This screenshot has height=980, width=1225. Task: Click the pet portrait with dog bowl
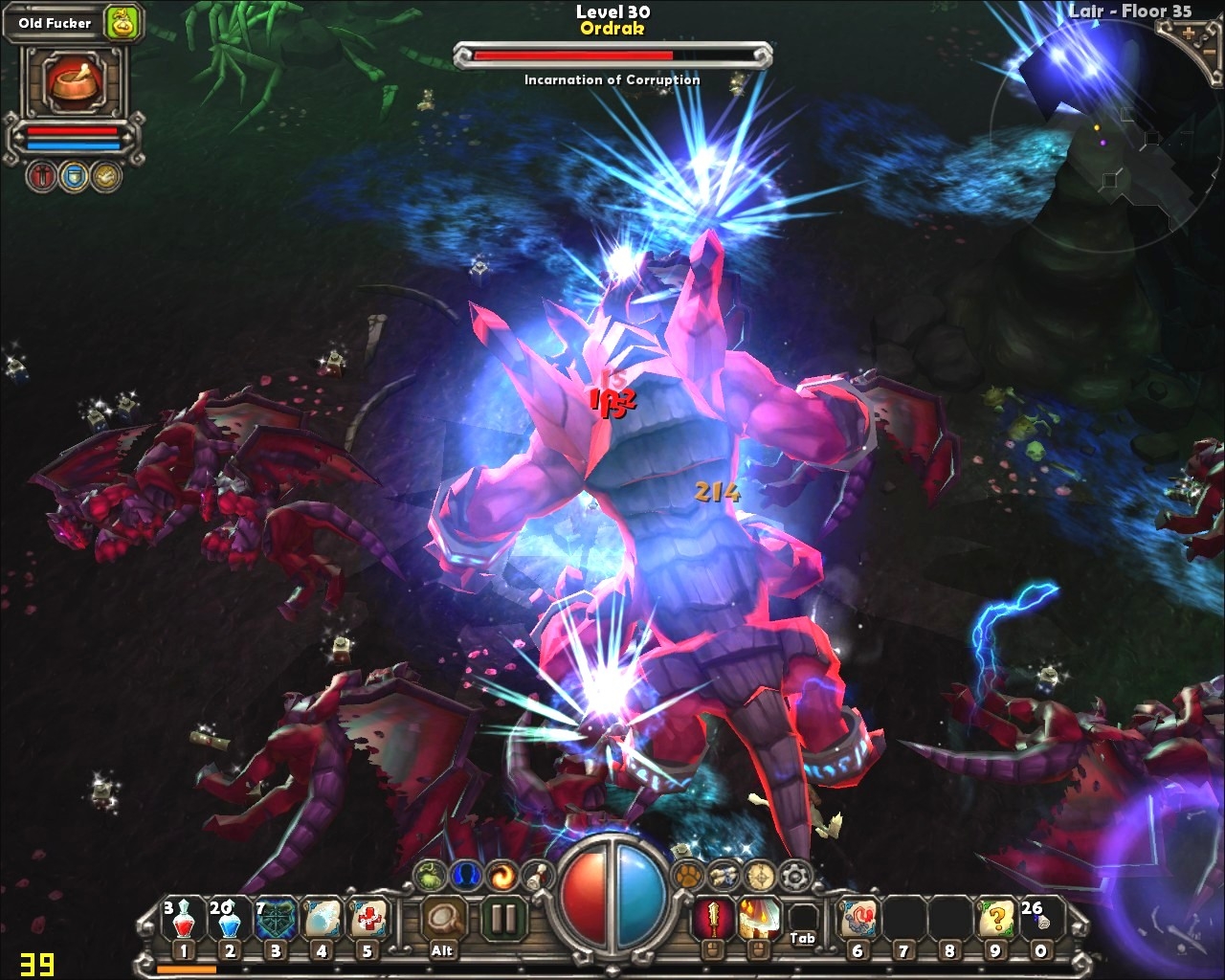75,81
